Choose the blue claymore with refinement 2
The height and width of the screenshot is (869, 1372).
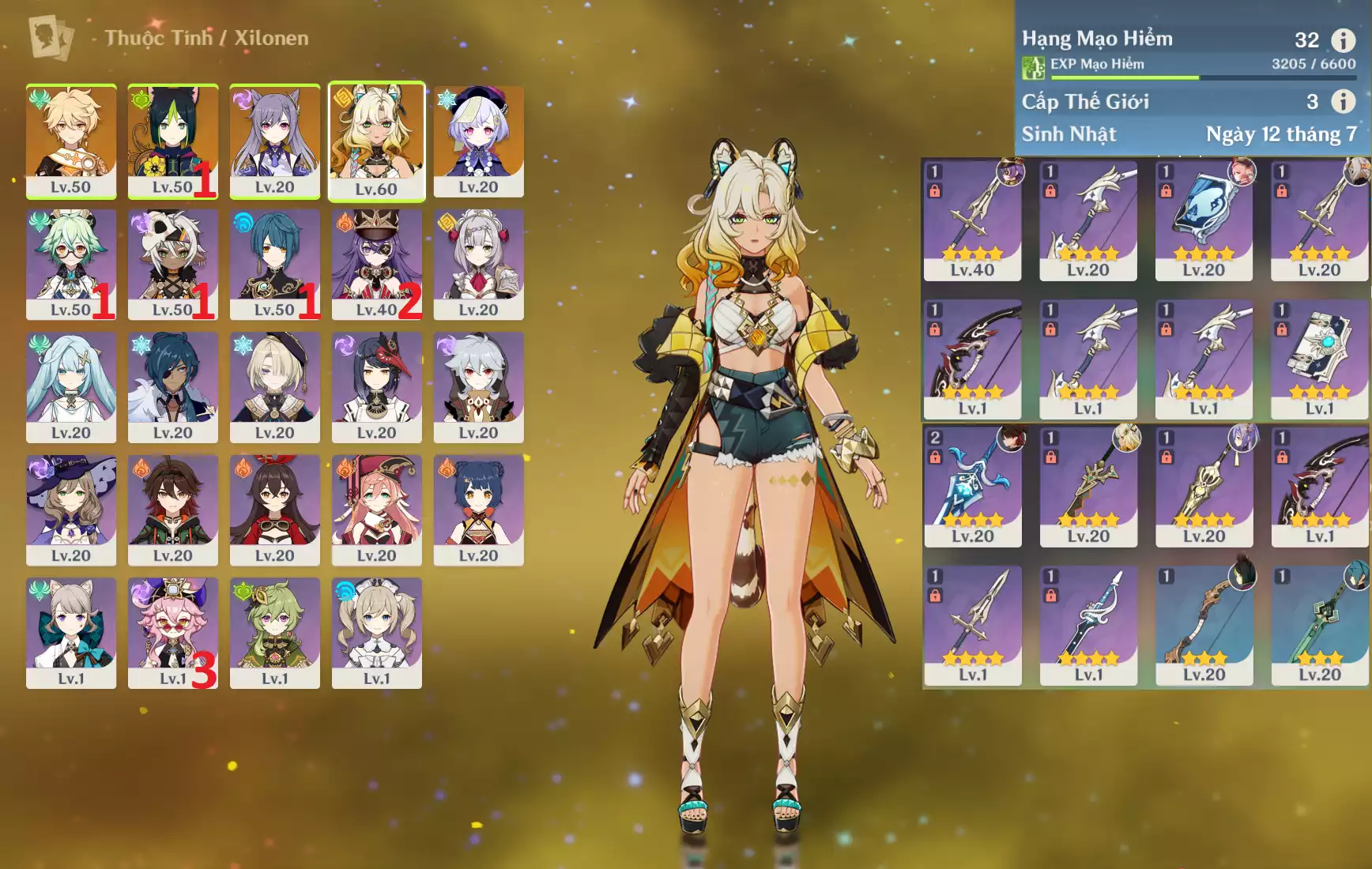coord(972,486)
